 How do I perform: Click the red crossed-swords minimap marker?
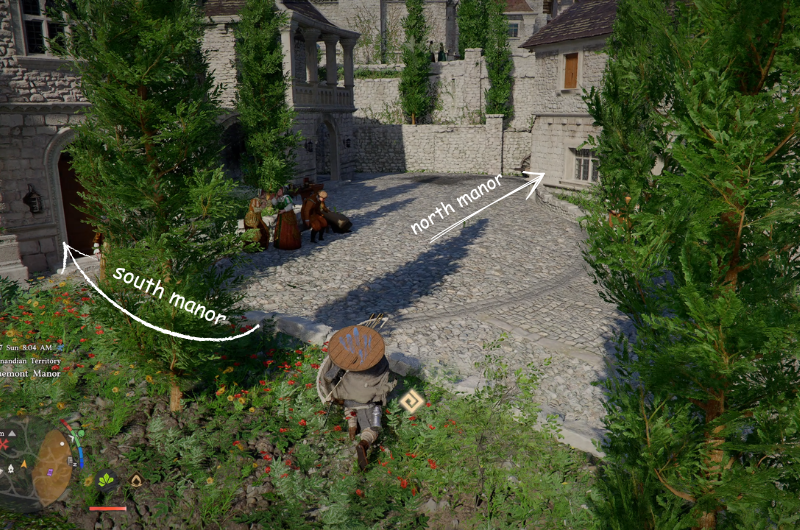click(5, 443)
